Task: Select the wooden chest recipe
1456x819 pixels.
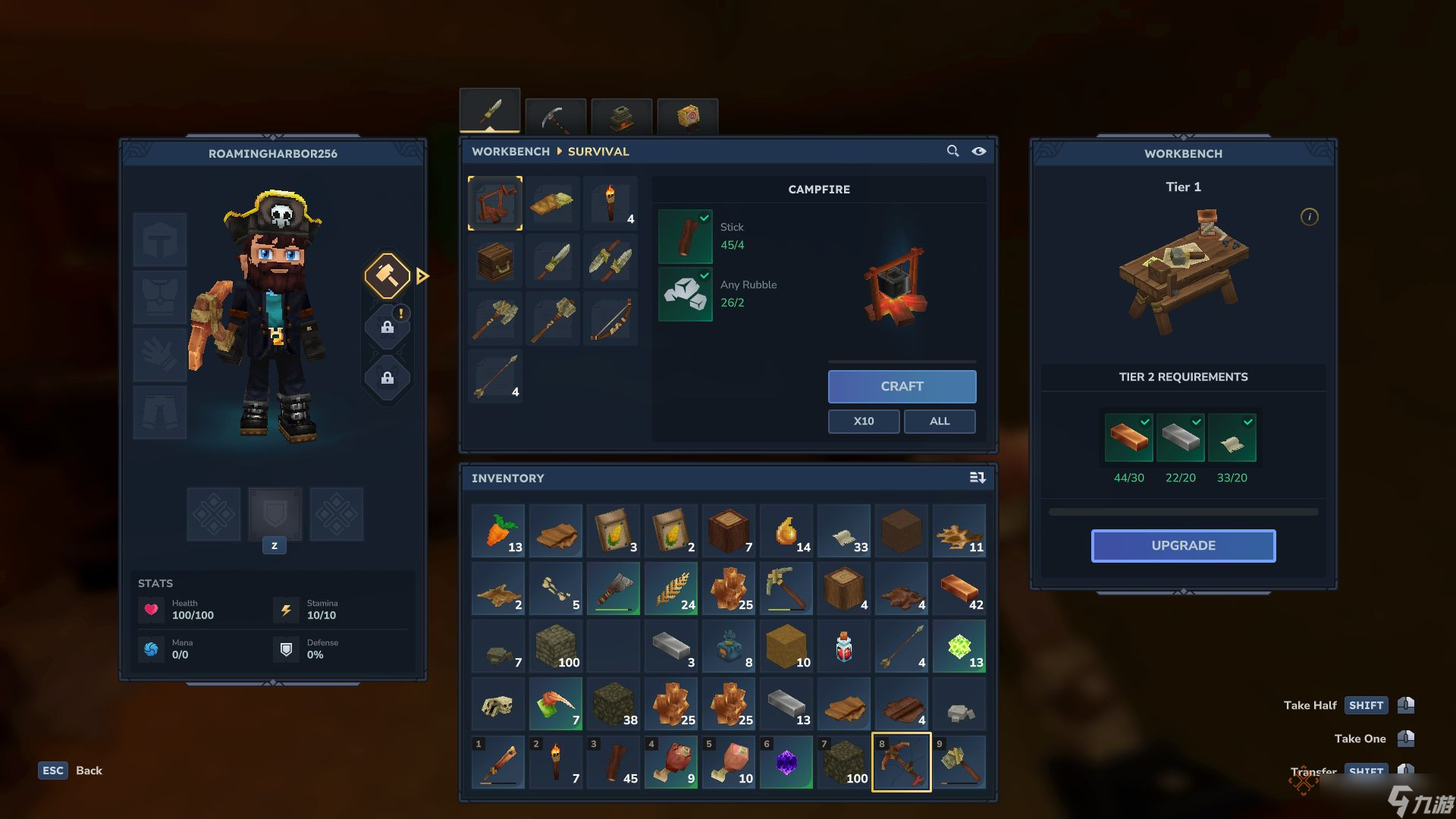Action: pyautogui.click(x=495, y=261)
